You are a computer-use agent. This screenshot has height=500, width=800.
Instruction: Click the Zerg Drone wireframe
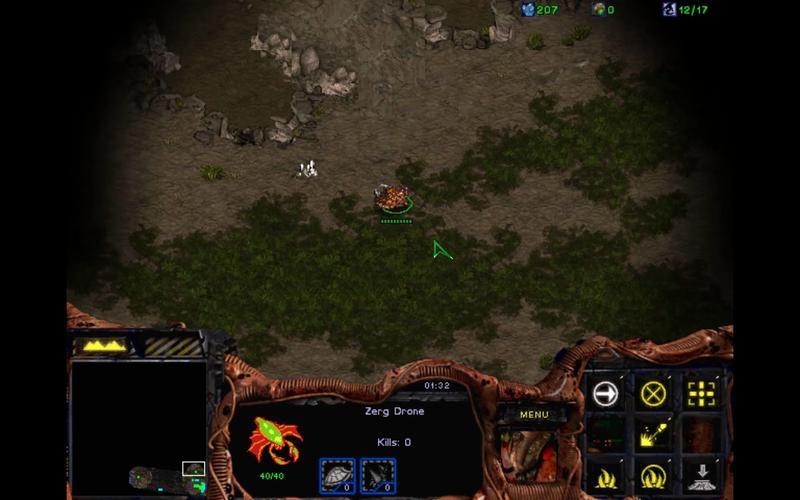272,438
